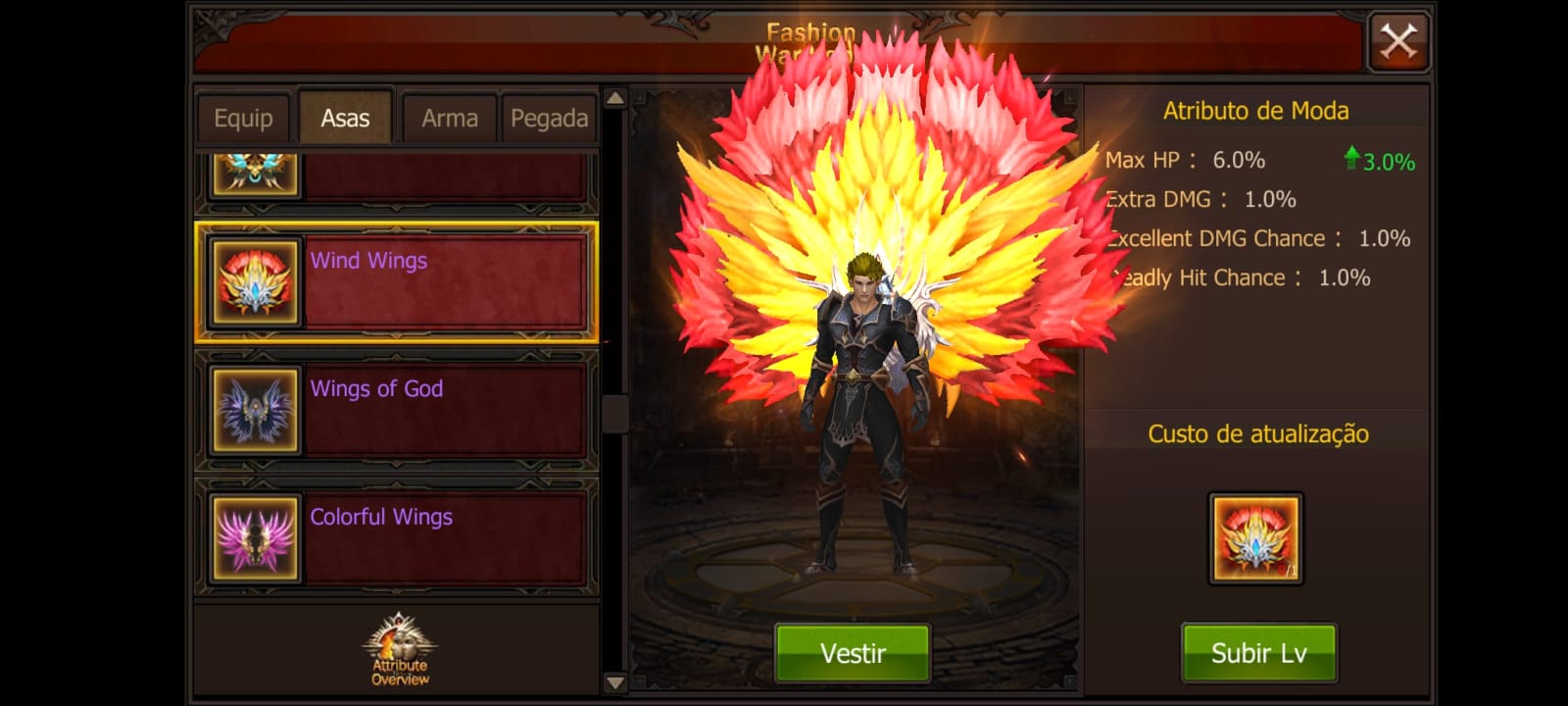Tap Subir Lv to upgrade

point(1258,653)
